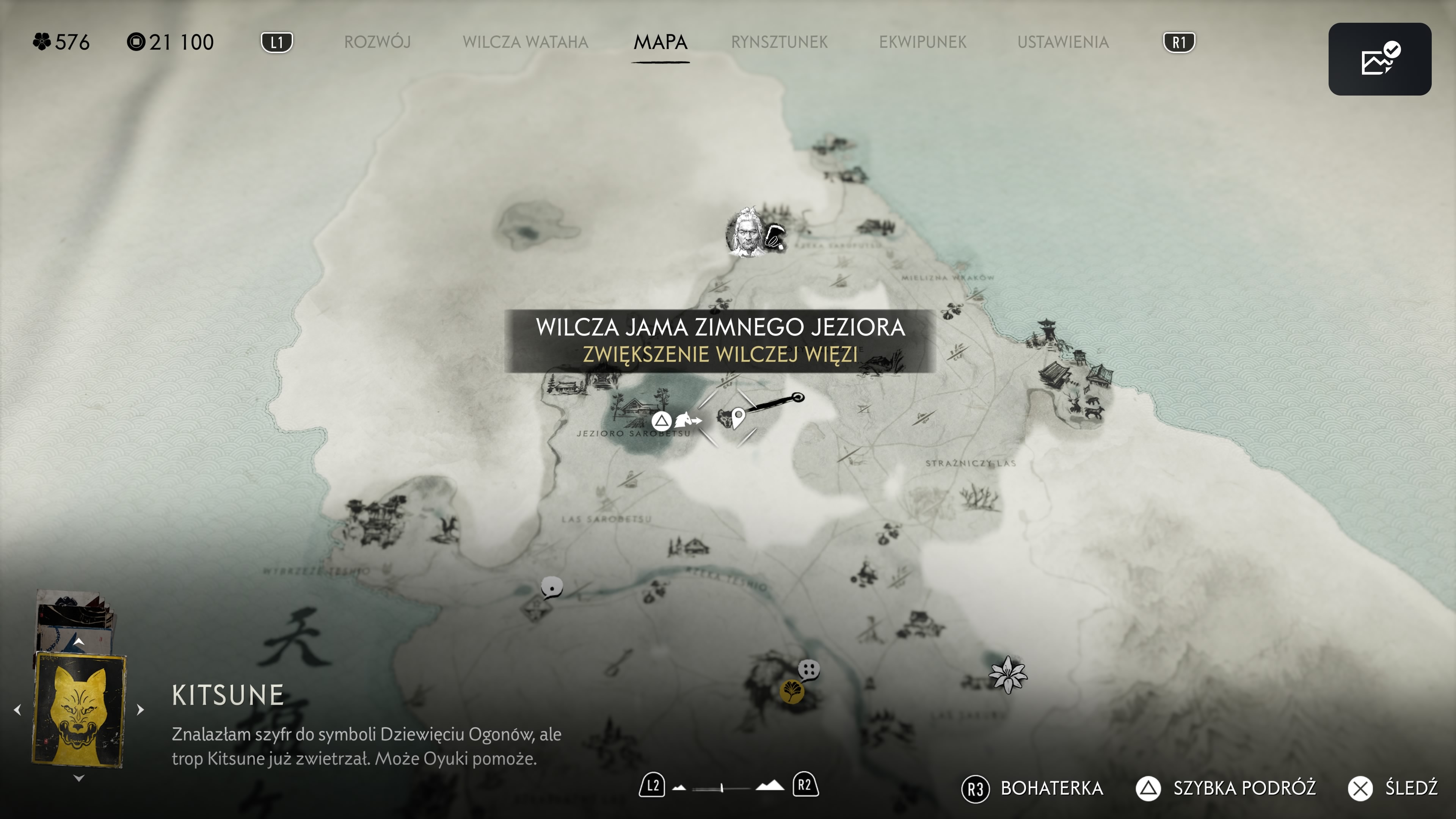Show the next quest card arrow
Screen dimensions: 1456x819
tap(141, 709)
